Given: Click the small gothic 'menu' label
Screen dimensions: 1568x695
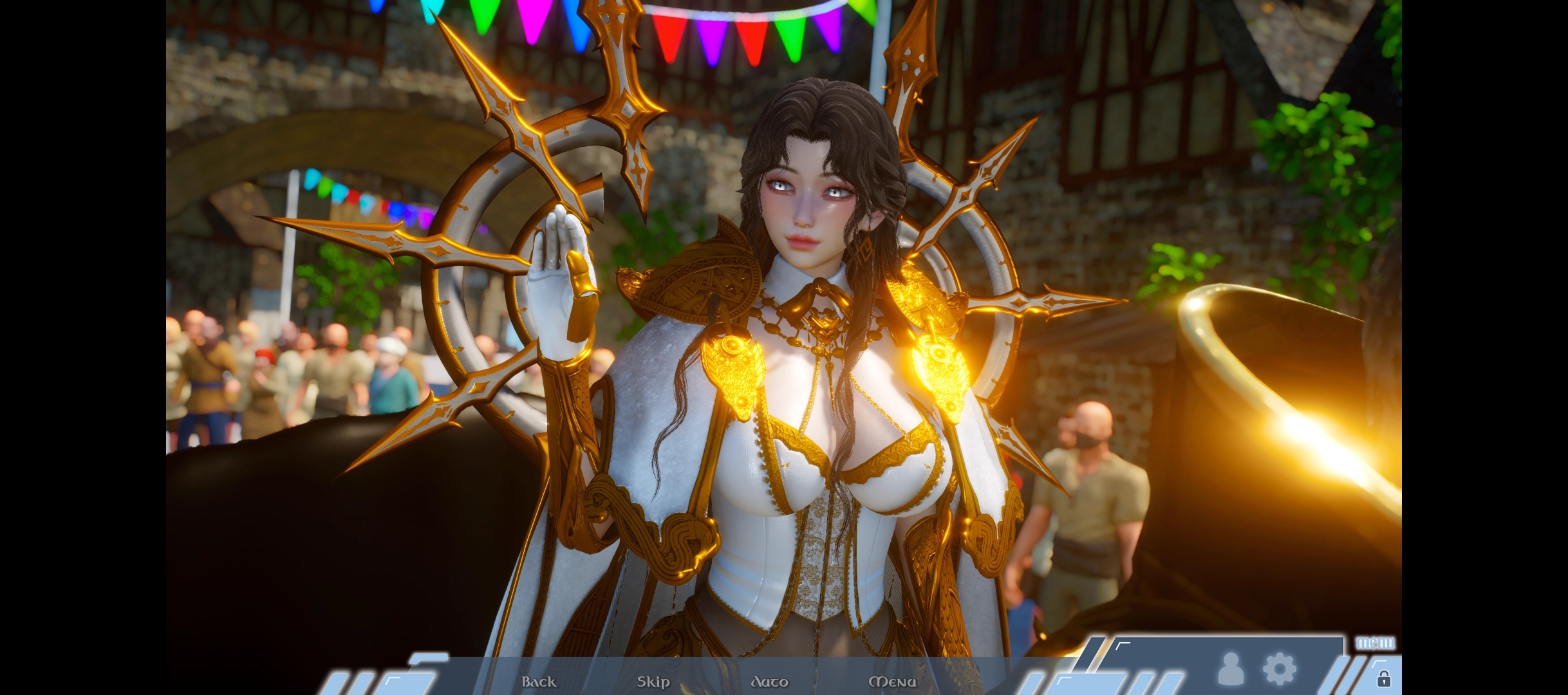Looking at the screenshot, I should 1376,643.
